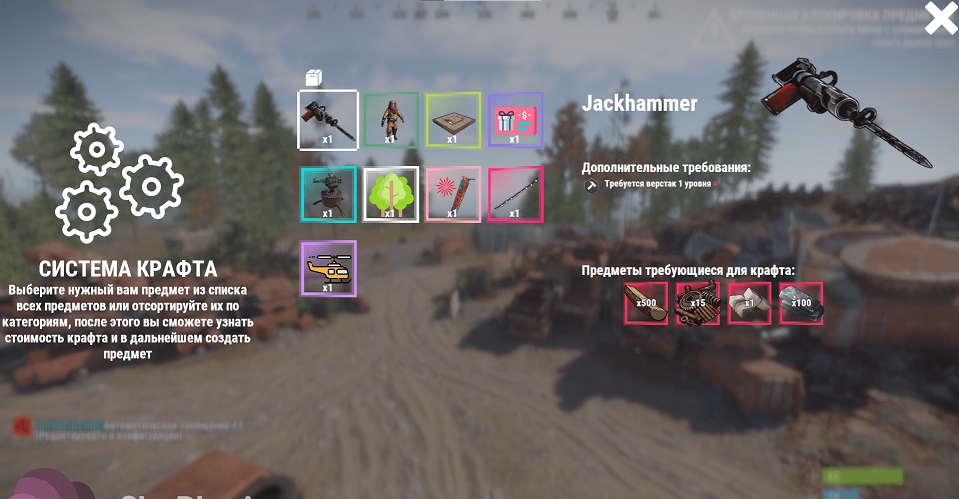Click the gears x15 ingredient slot
Viewport: 959px width, 499px height.
tap(698, 303)
